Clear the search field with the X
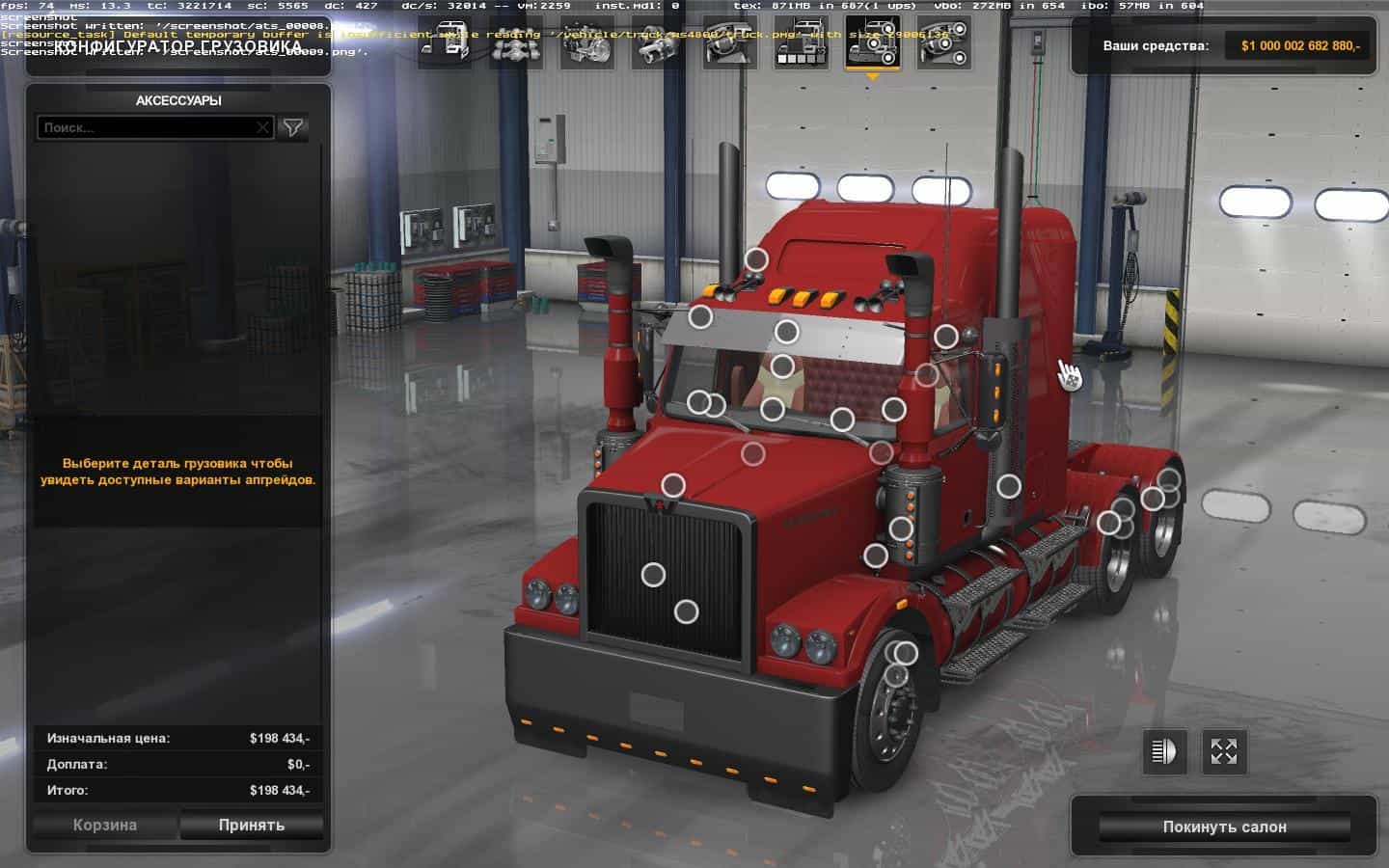 click(263, 127)
